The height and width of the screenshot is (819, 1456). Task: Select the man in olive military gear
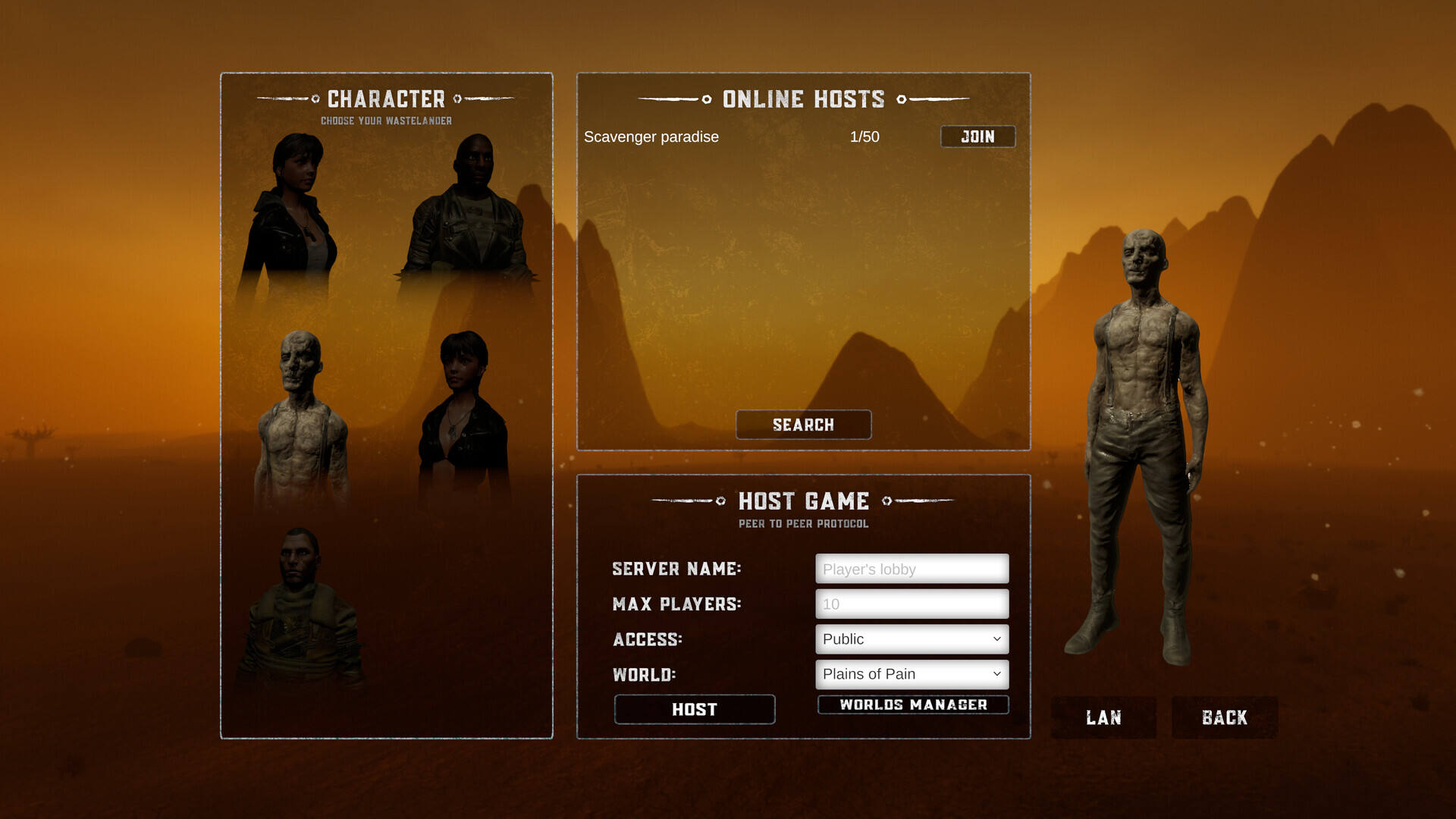[x=300, y=607]
